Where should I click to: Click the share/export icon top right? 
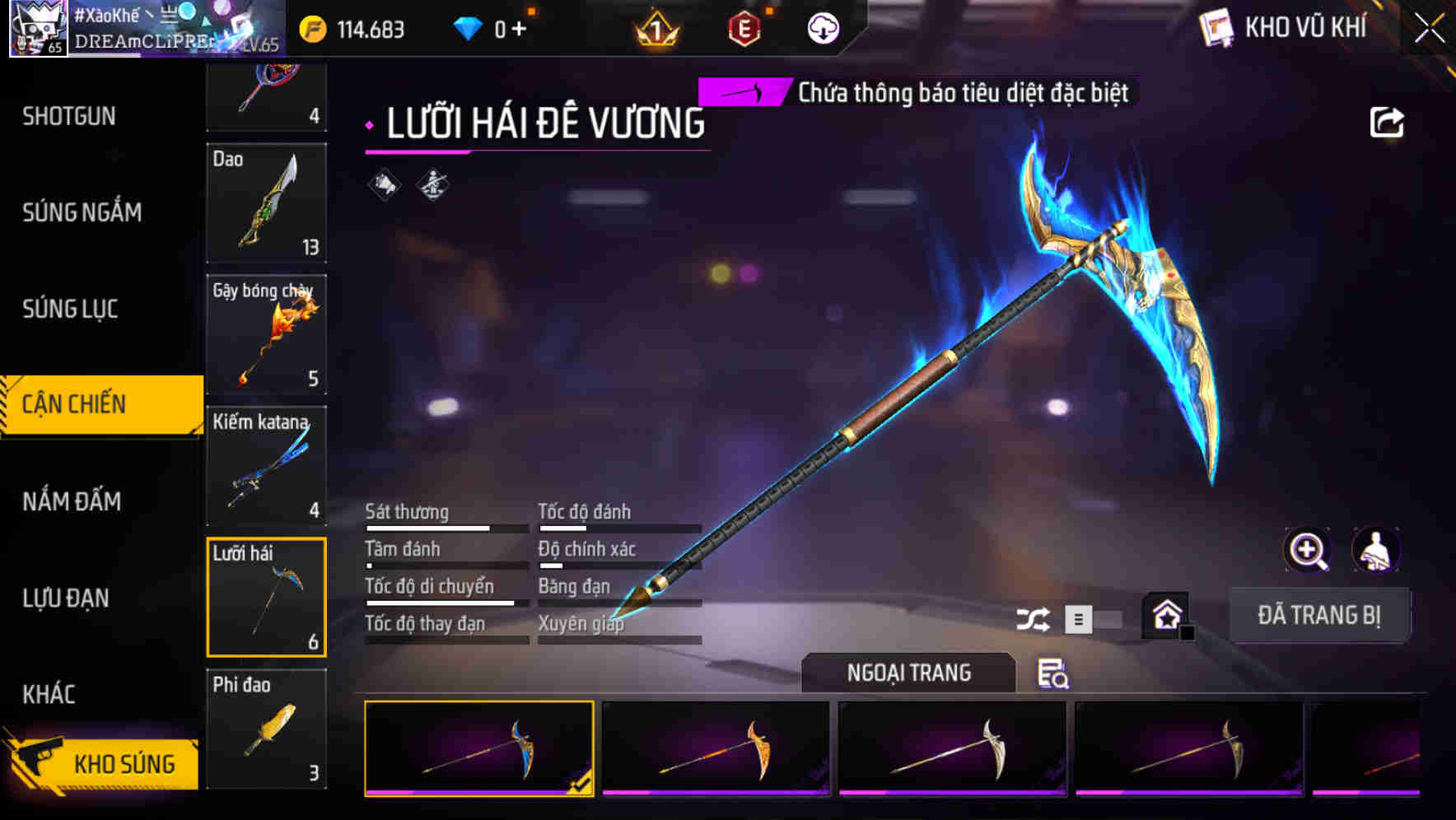(1388, 121)
